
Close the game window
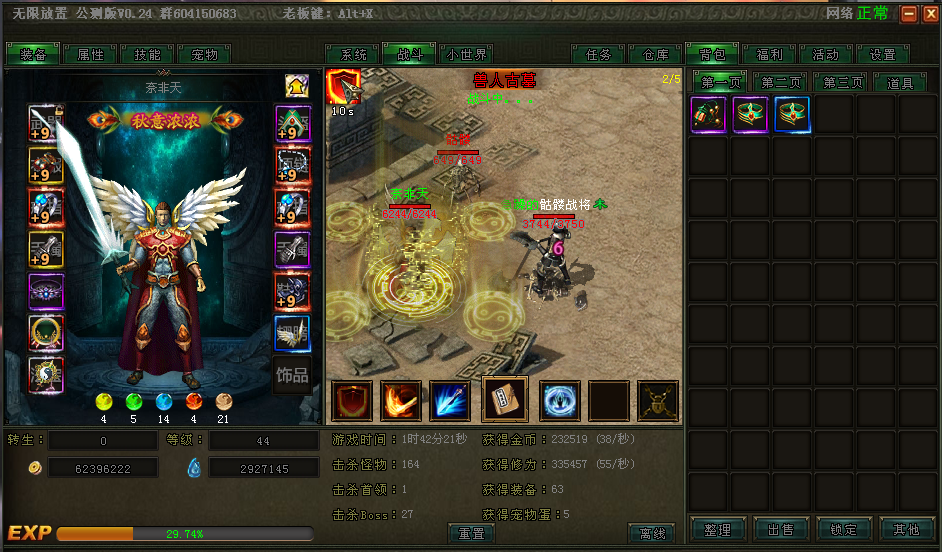929,14
